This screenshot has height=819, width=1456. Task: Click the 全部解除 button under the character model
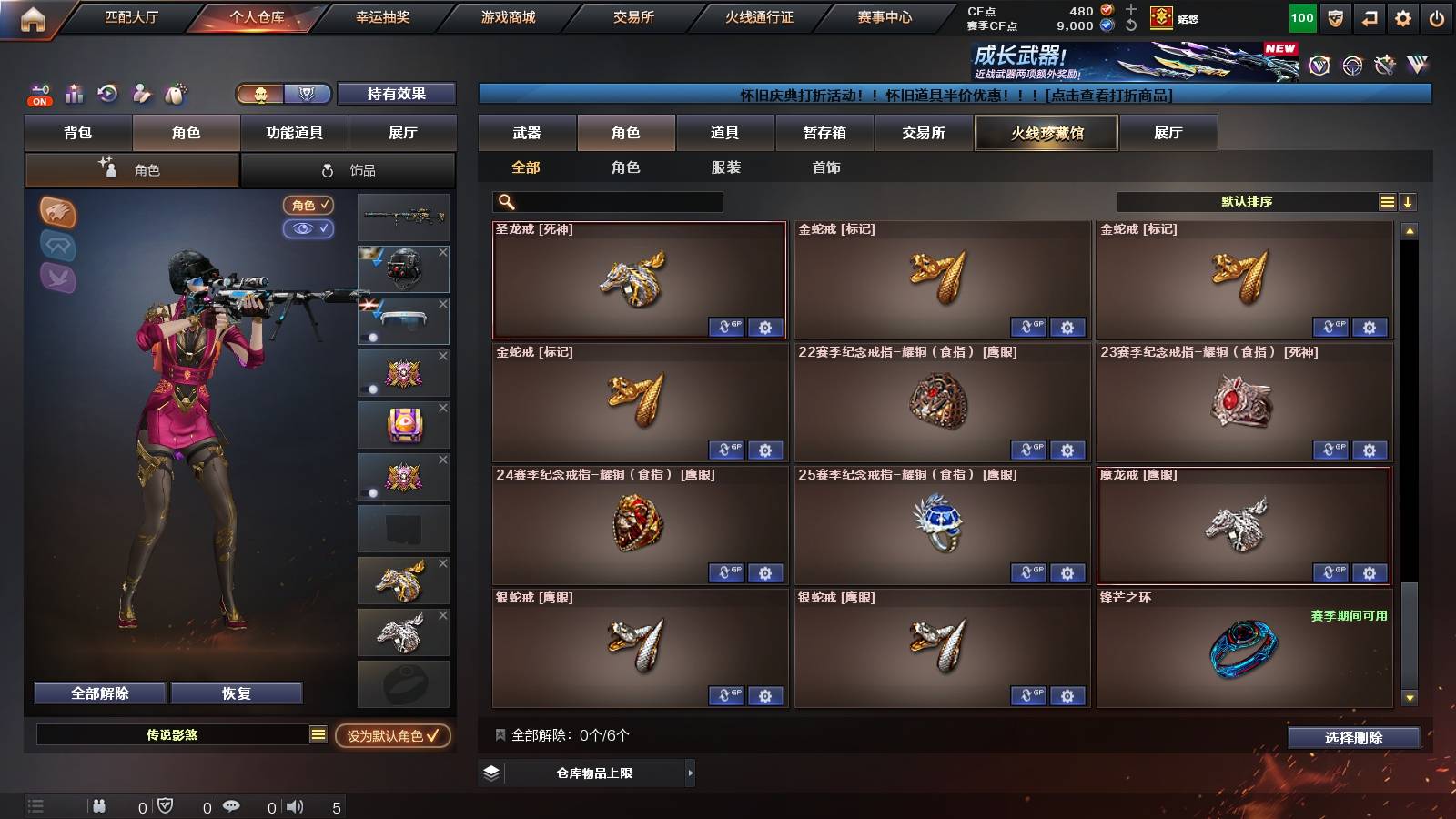98,693
